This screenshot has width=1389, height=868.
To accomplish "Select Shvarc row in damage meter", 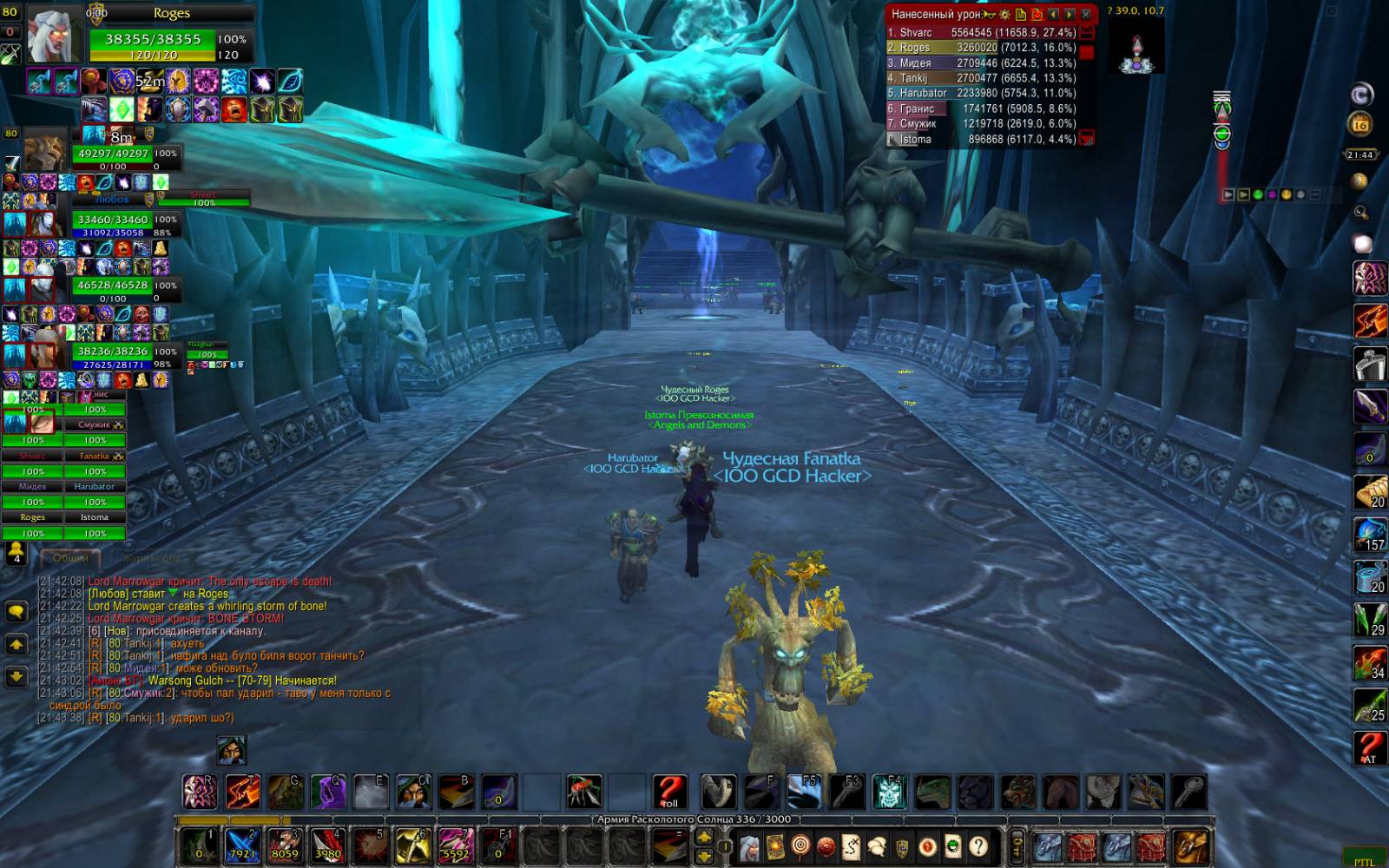I will 981,33.
